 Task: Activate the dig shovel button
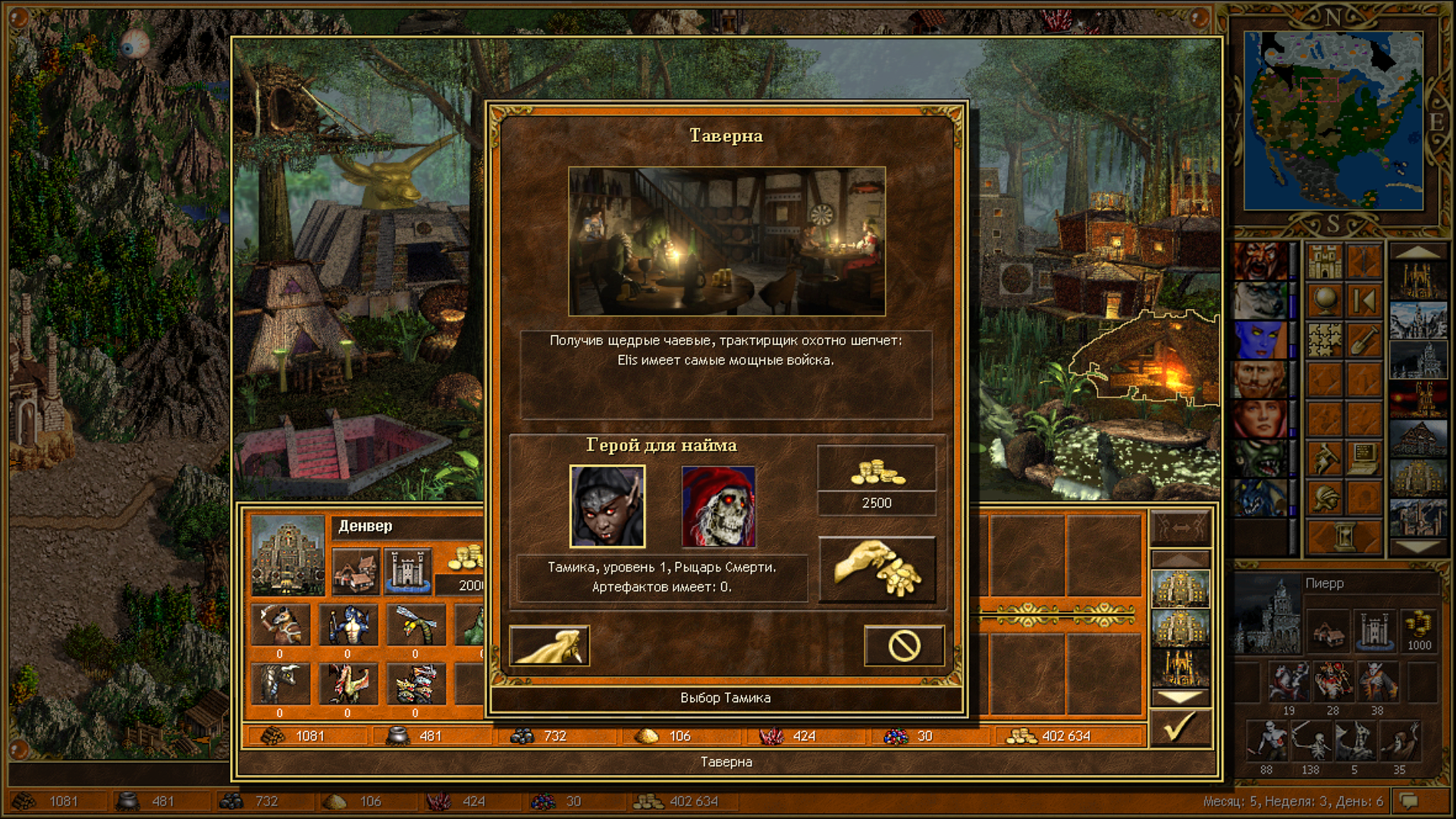click(x=1363, y=340)
